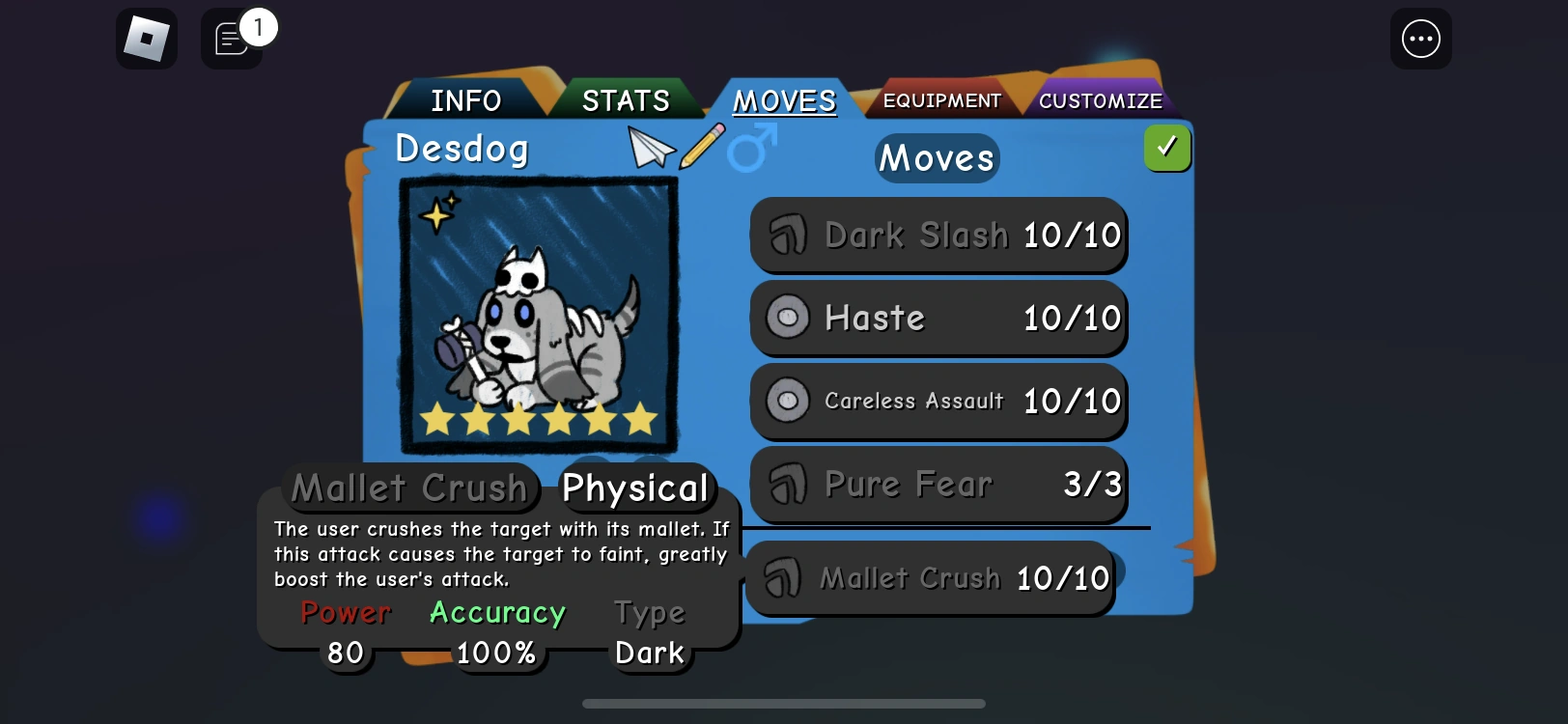Select the Haste move
This screenshot has height=724, width=1568.
938,318
